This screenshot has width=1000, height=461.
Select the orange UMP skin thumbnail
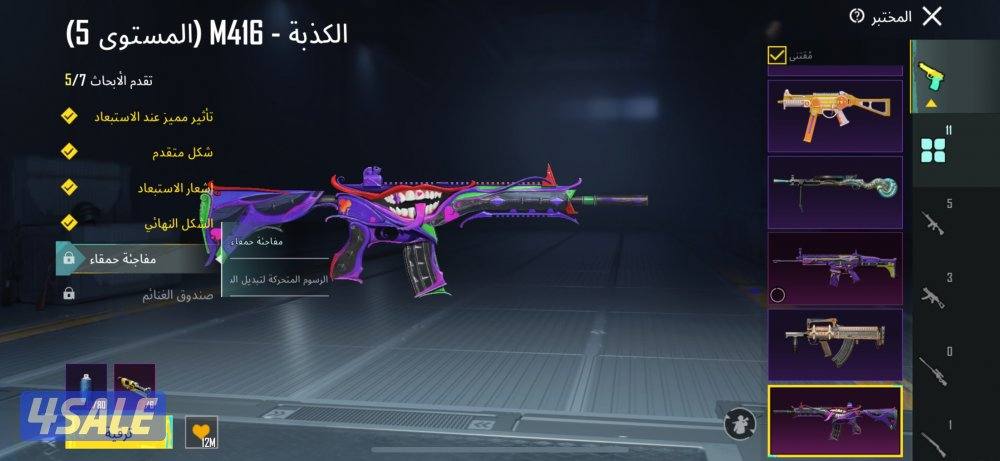[x=835, y=113]
